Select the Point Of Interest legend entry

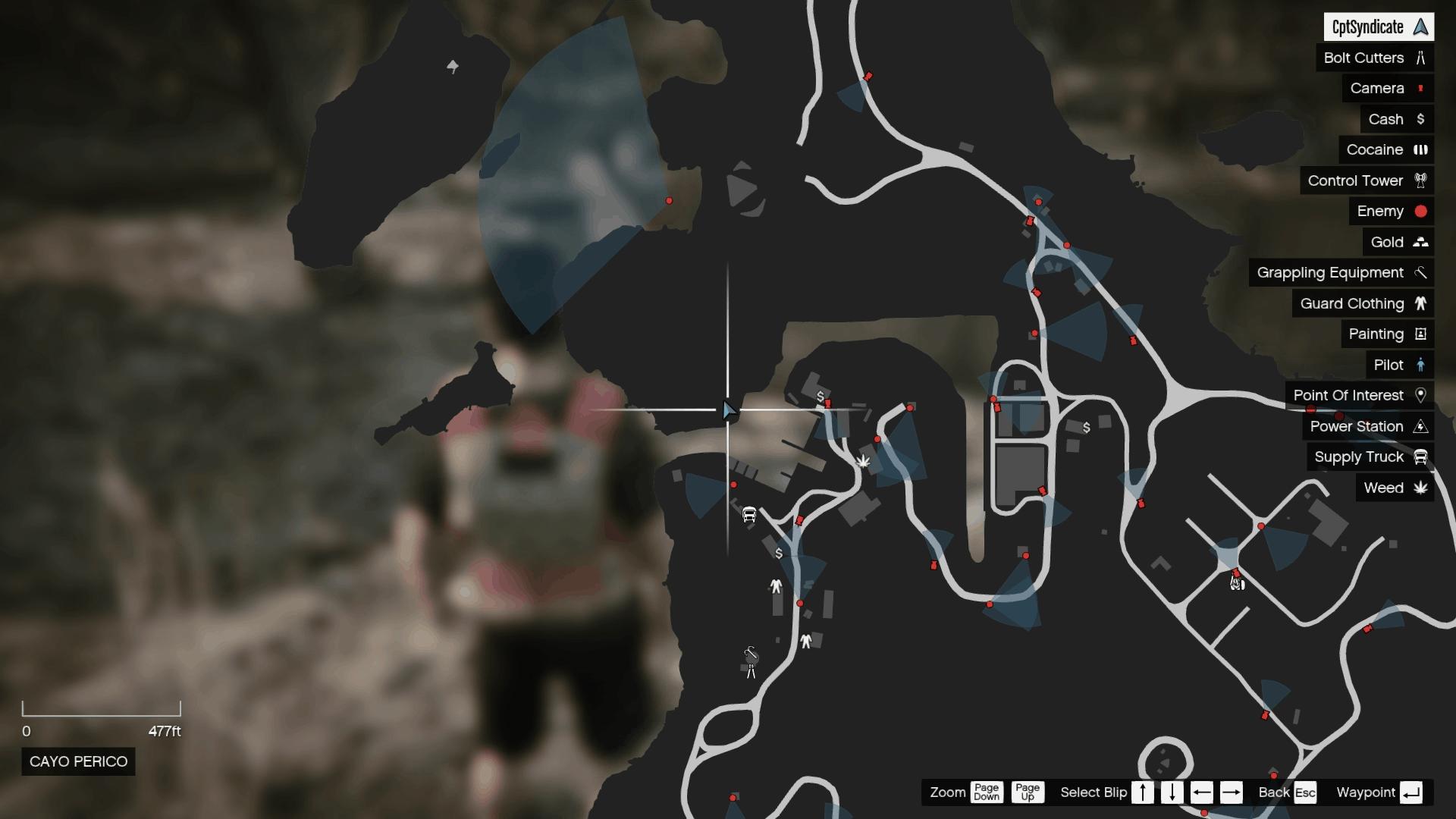(1421, 395)
